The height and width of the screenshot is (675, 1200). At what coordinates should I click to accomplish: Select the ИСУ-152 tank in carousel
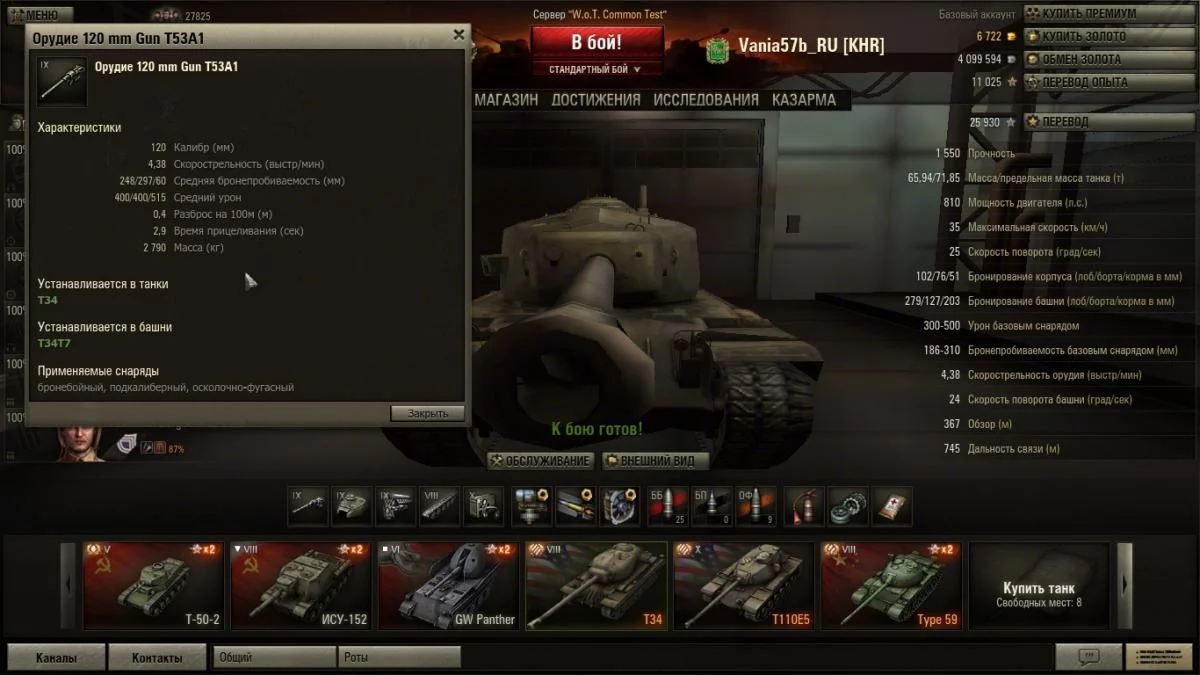[x=301, y=587]
